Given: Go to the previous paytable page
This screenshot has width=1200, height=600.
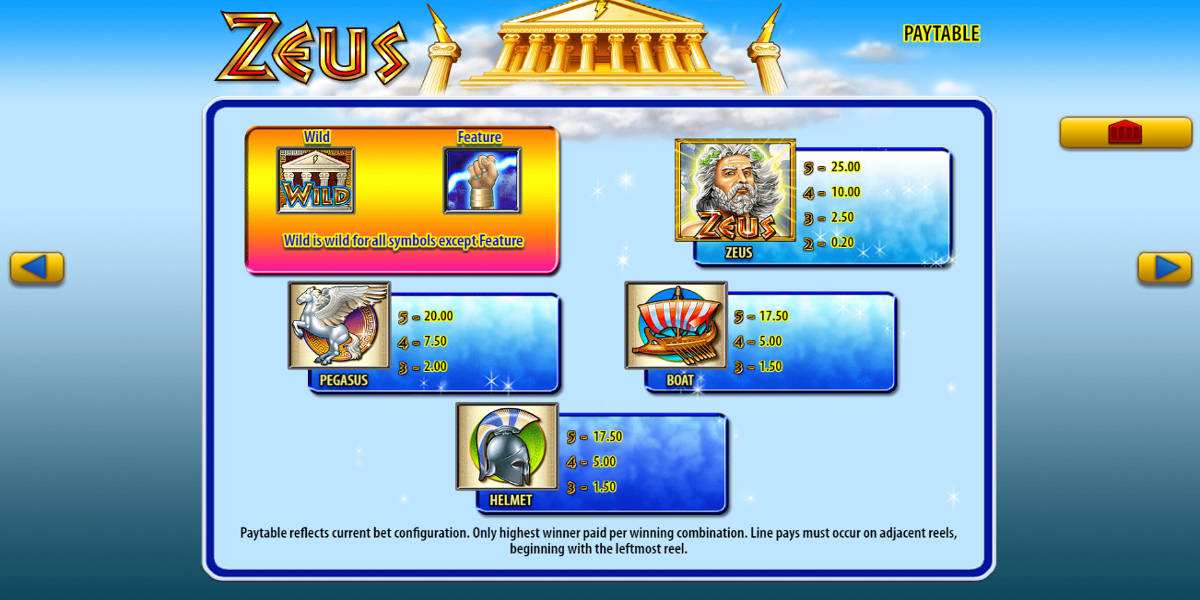Looking at the screenshot, I should [x=37, y=268].
